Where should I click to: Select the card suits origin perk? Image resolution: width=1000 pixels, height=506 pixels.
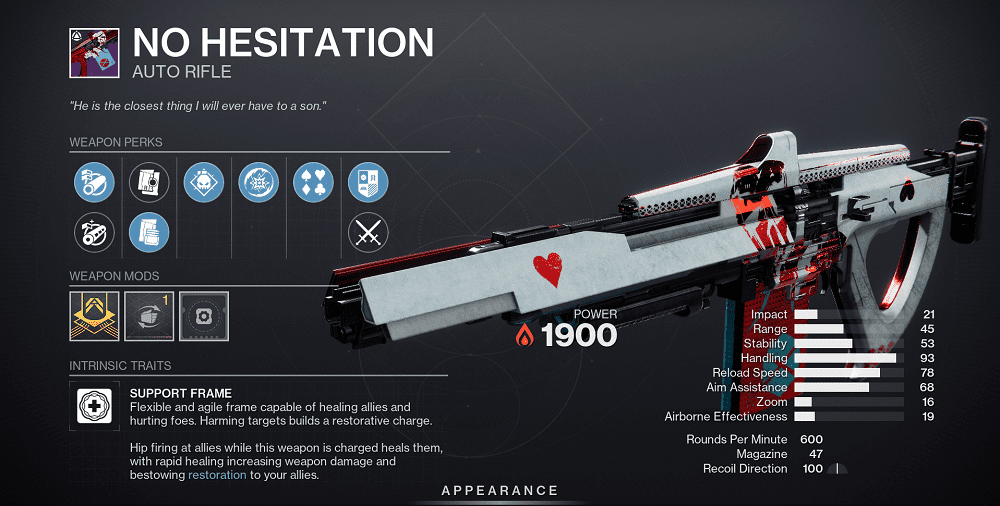[313, 182]
